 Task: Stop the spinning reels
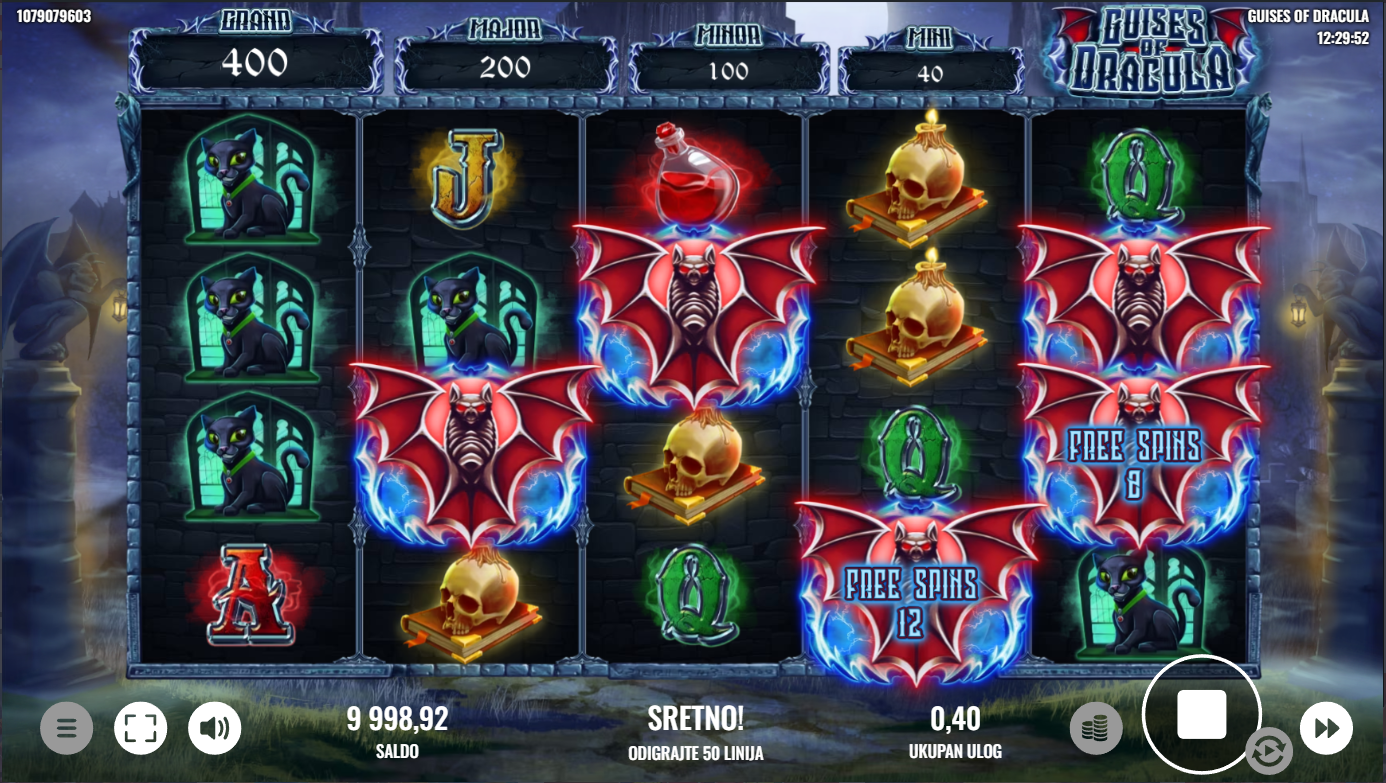click(1201, 715)
